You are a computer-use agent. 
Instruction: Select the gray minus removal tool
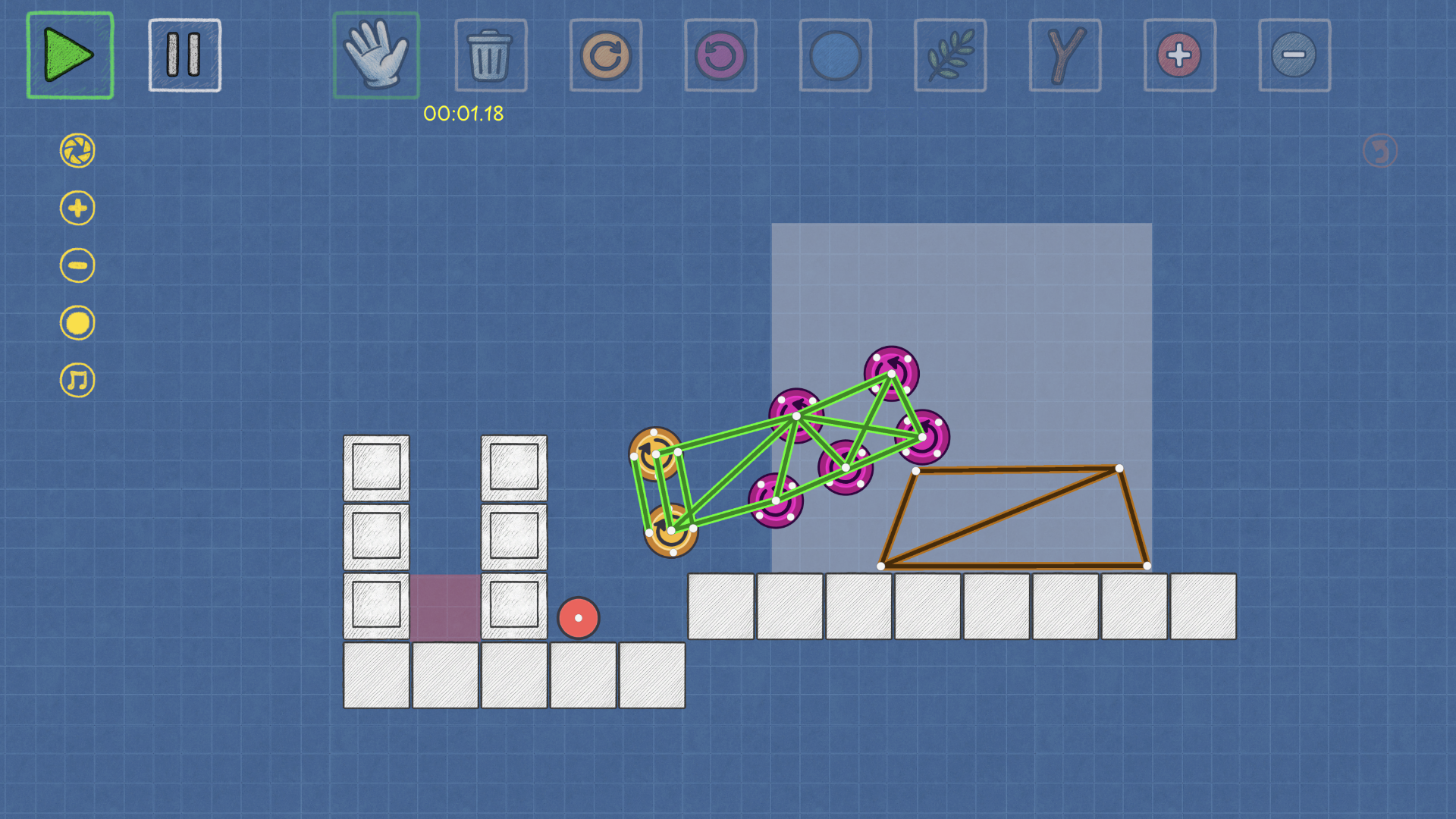click(1294, 55)
